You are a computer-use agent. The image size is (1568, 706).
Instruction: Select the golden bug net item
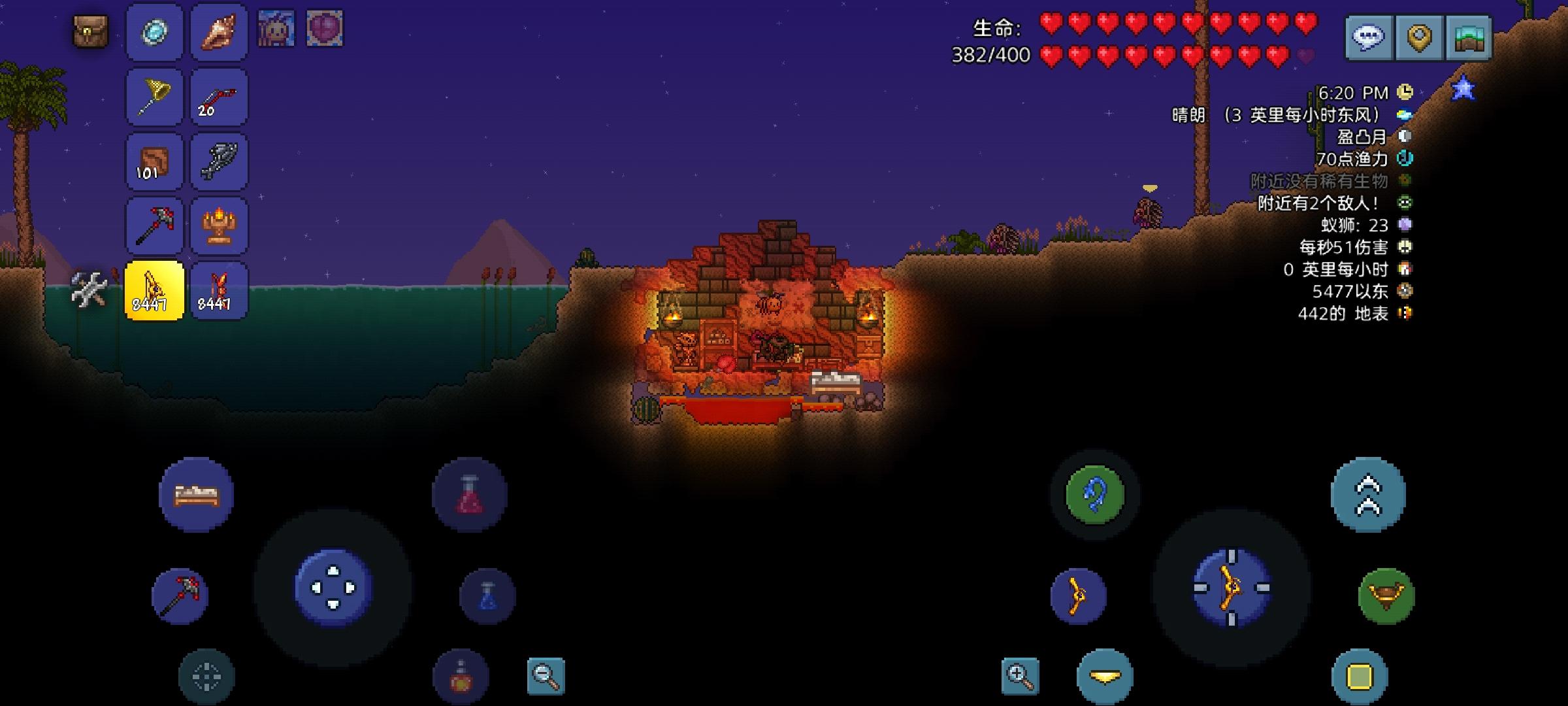[154, 97]
